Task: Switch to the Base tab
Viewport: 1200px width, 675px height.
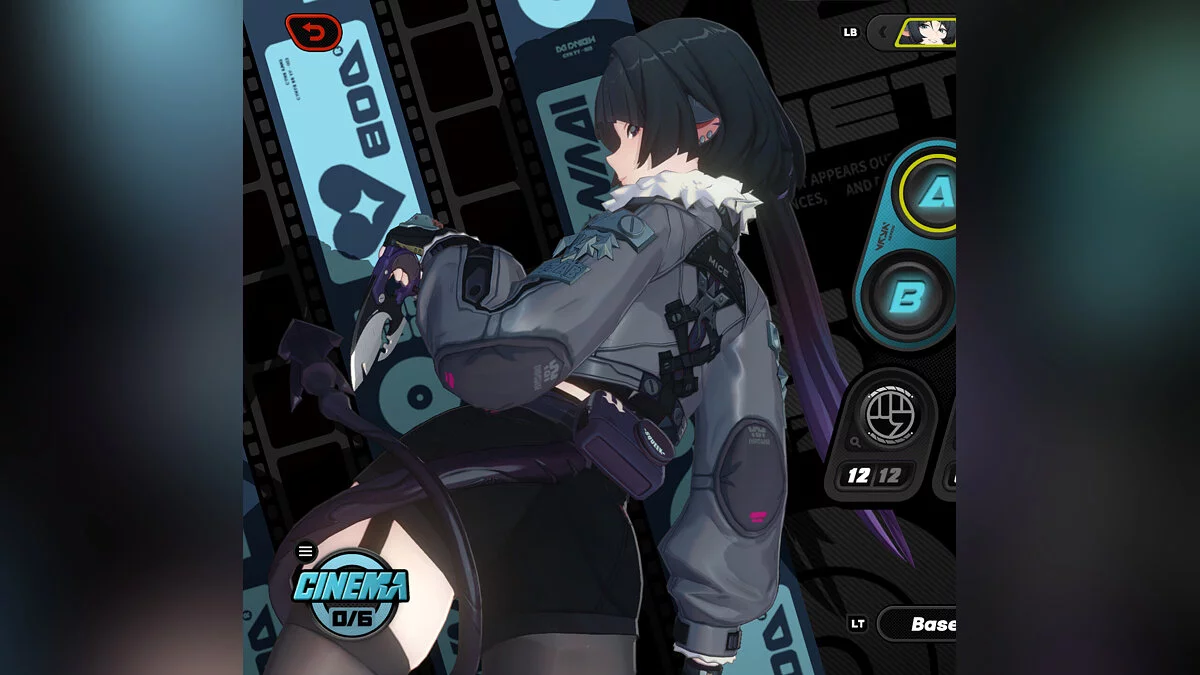Action: 930,624
